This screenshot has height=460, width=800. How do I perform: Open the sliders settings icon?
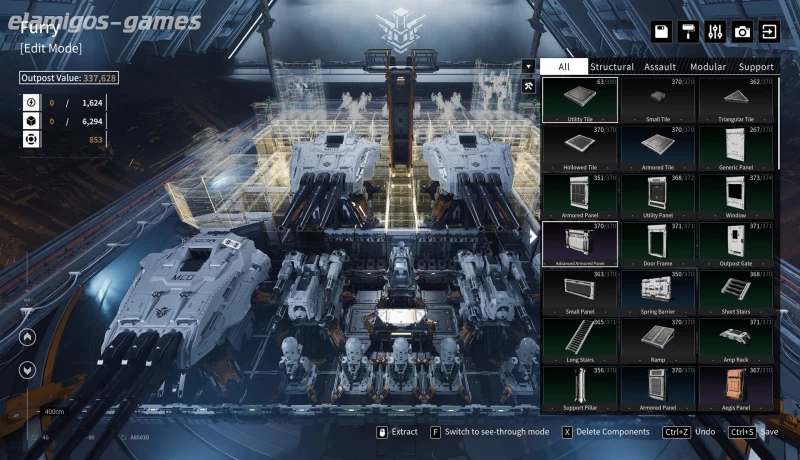(715, 32)
